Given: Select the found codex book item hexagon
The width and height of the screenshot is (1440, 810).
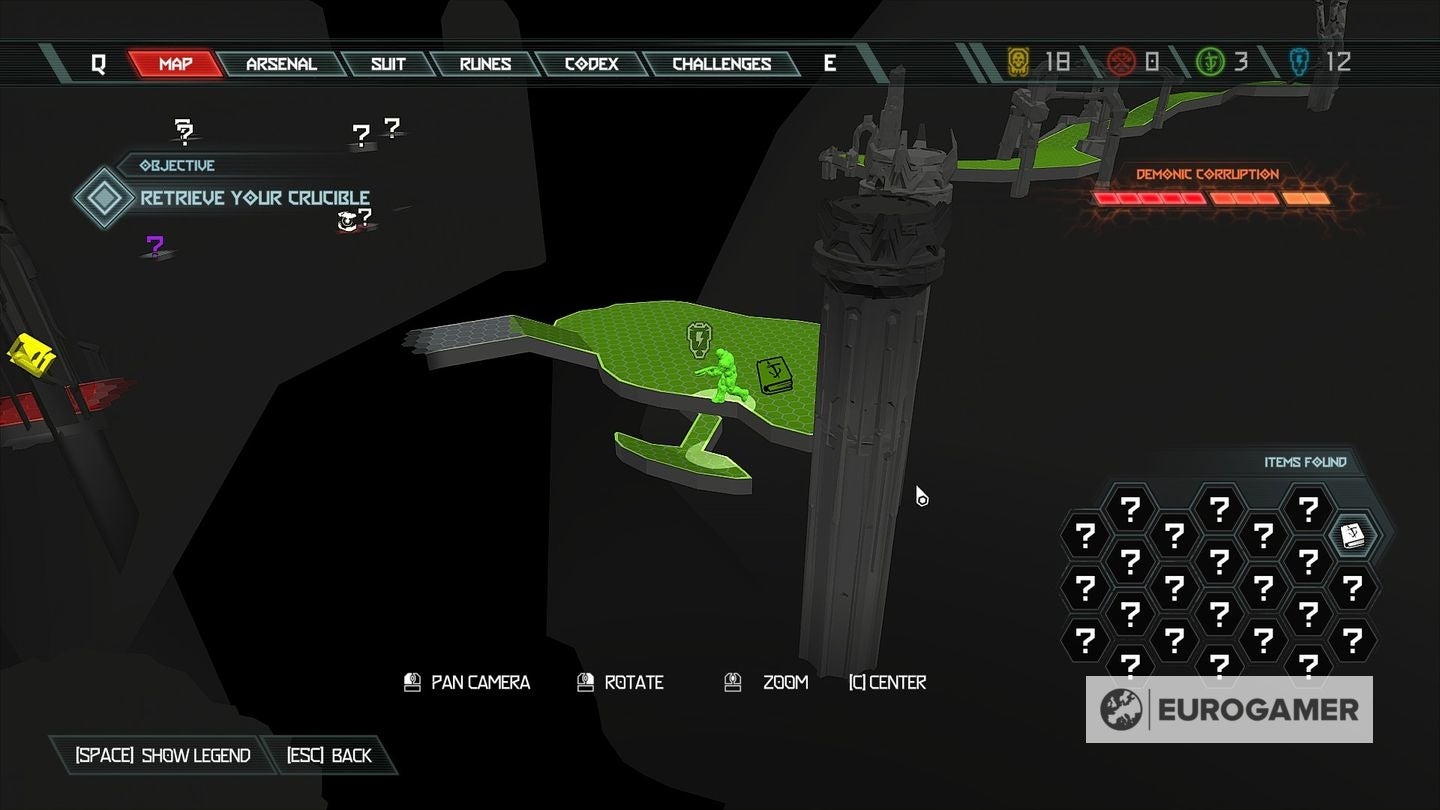Looking at the screenshot, I should point(1353,536).
